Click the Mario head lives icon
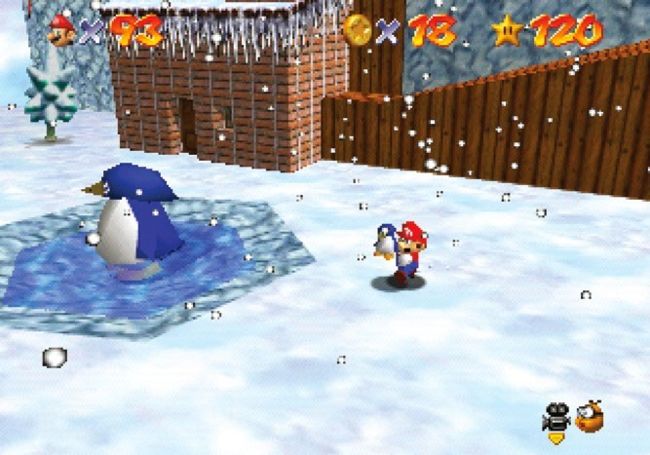The height and width of the screenshot is (455, 650). (x=62, y=29)
